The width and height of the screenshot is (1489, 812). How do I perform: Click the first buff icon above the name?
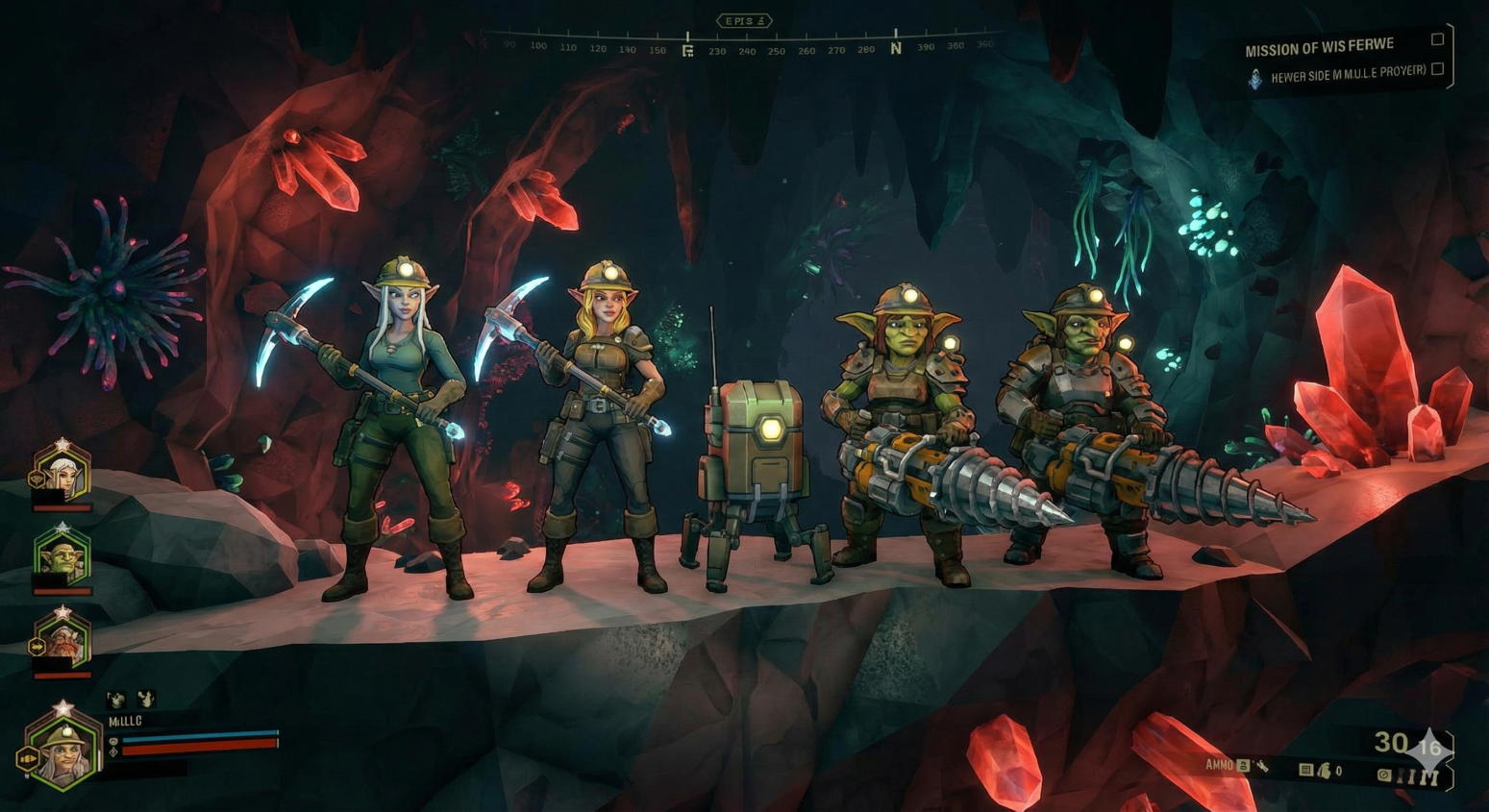pyautogui.click(x=116, y=699)
